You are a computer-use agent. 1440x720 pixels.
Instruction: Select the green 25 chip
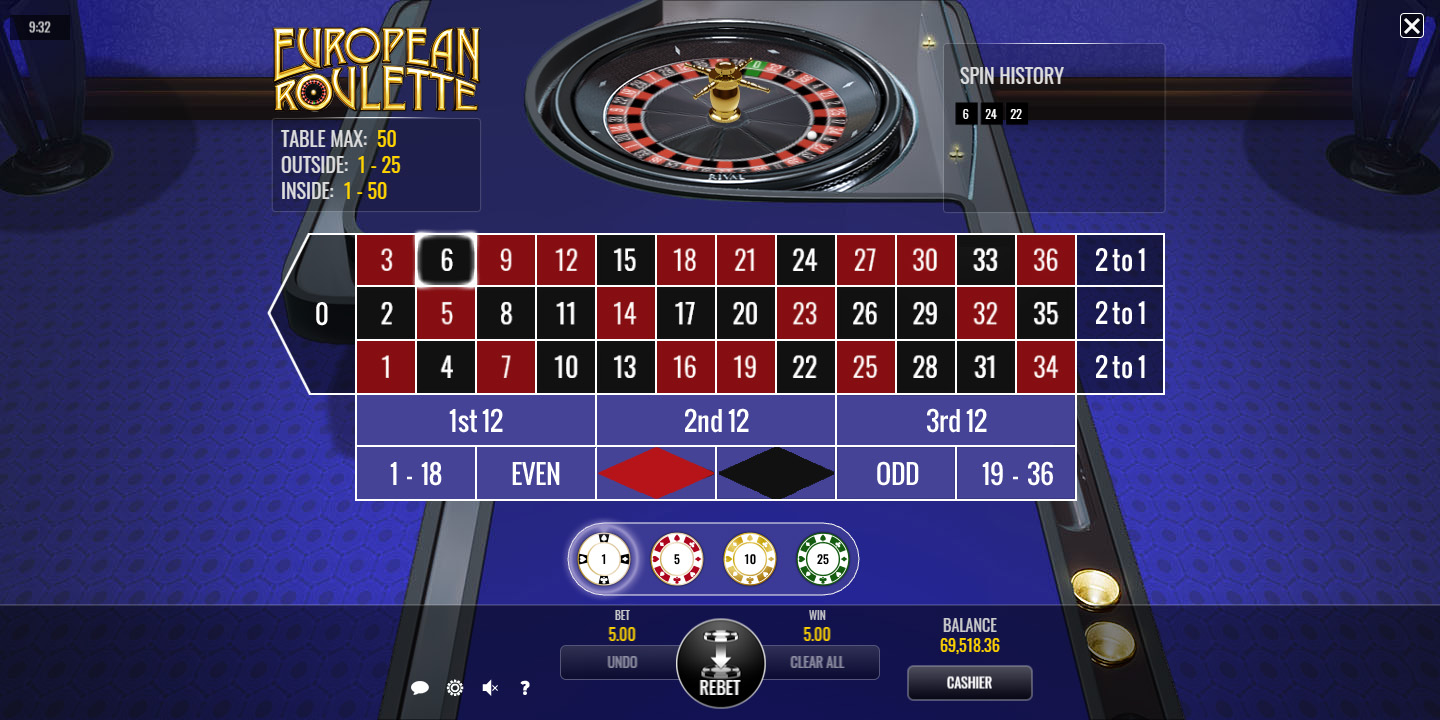822,559
